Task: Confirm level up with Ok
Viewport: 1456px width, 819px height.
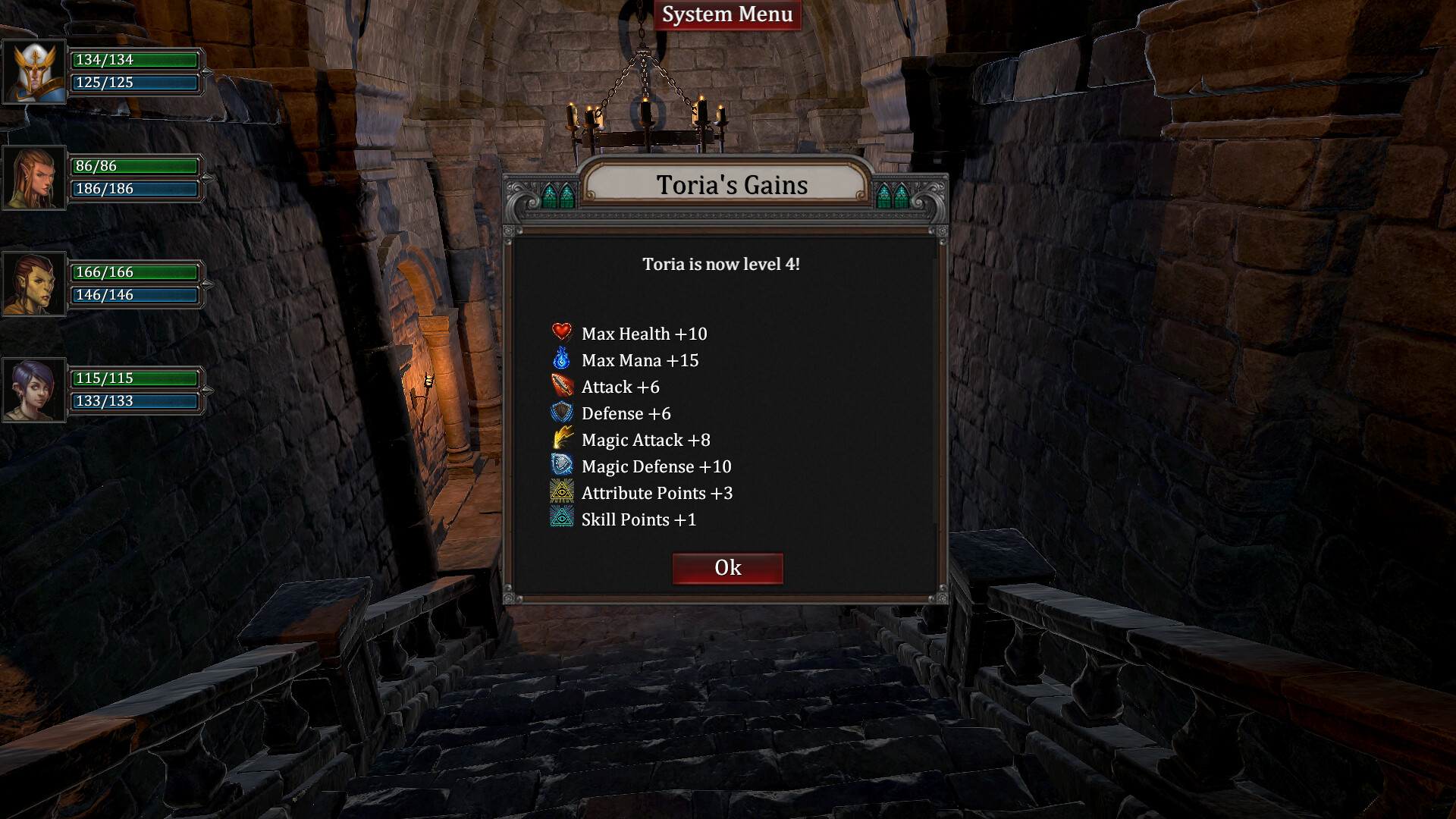Action: tap(726, 567)
